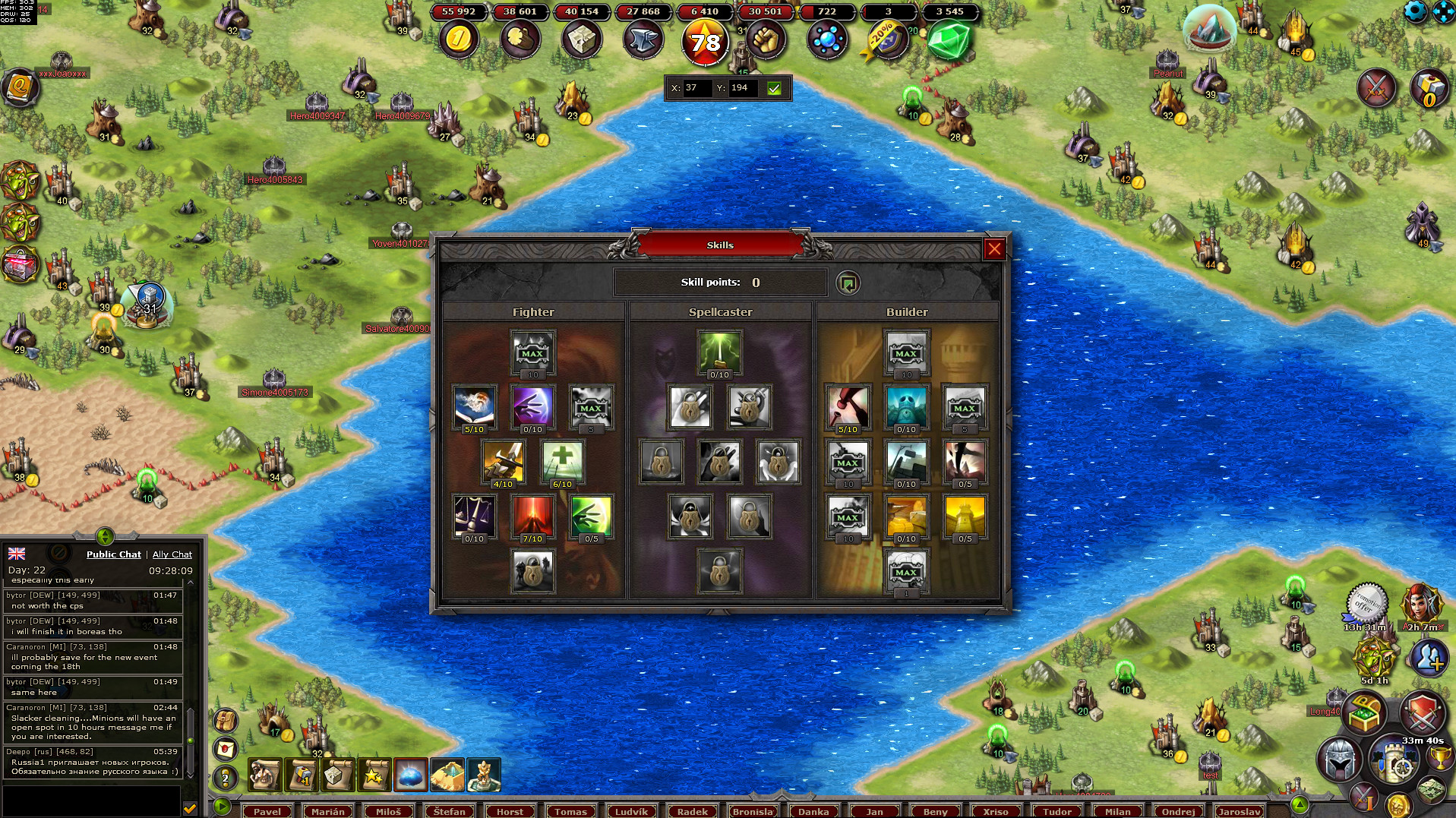Select player Pavel from the bottom bar
1456x818 pixels.
267,811
